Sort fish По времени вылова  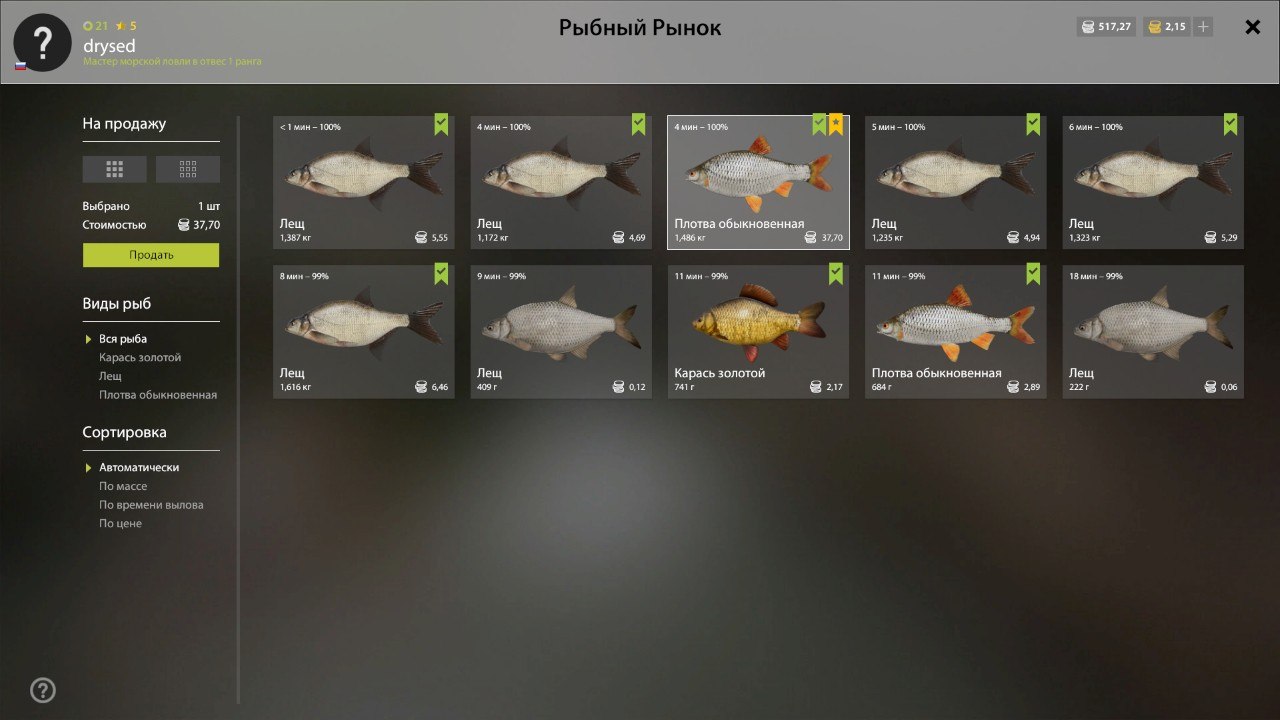pyautogui.click(x=151, y=505)
